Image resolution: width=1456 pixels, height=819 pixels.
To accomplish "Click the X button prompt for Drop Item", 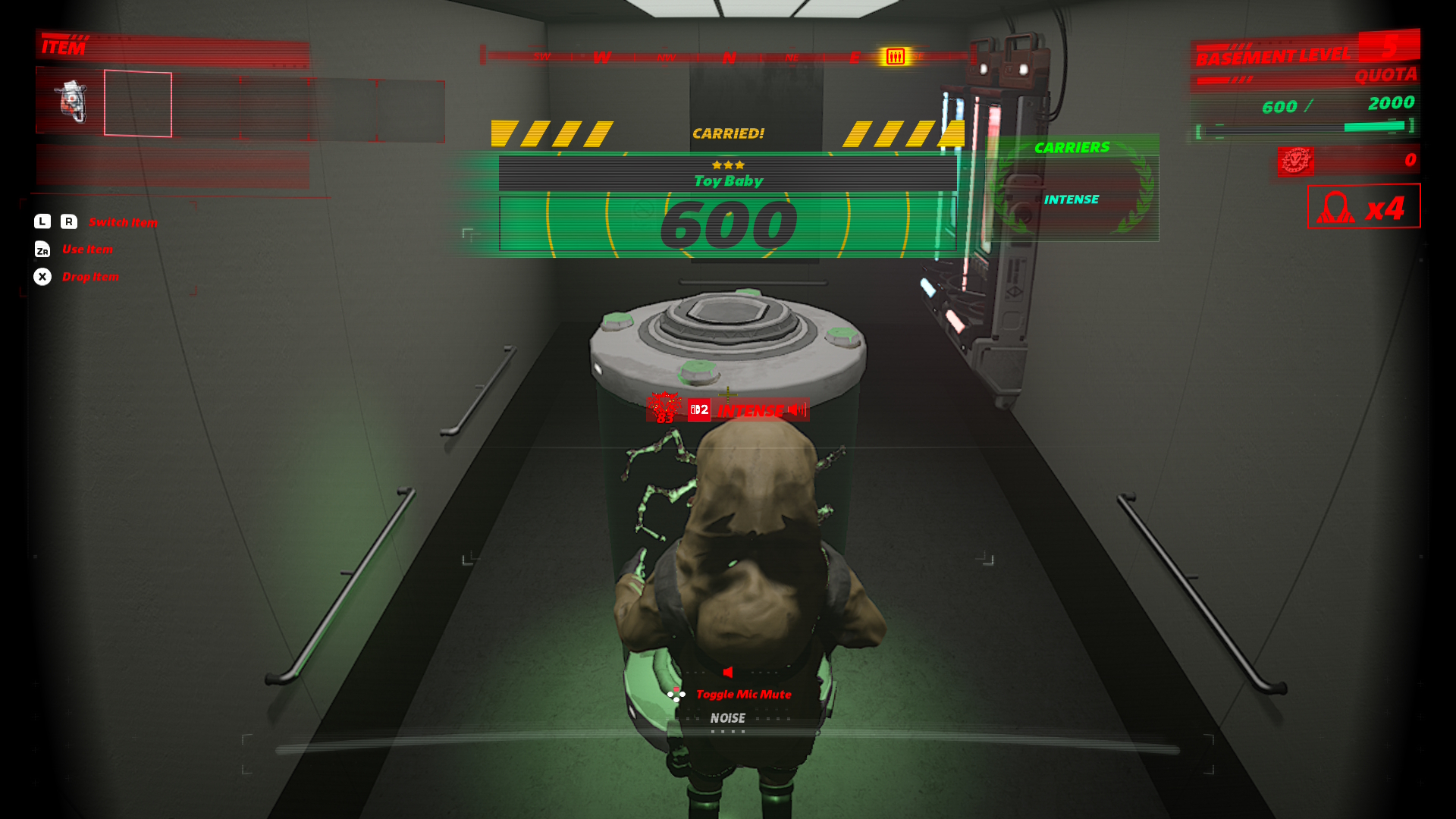I will [43, 277].
